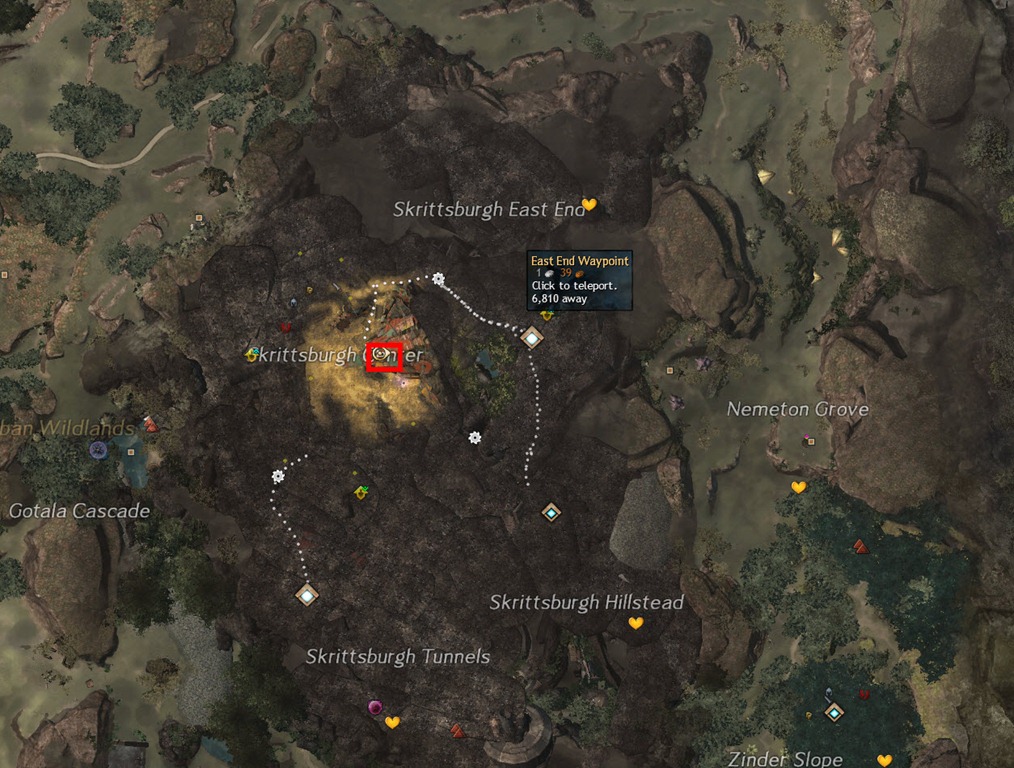This screenshot has width=1014, height=768.
Task: Teleport to the East End Waypoint
Action: [x=531, y=337]
